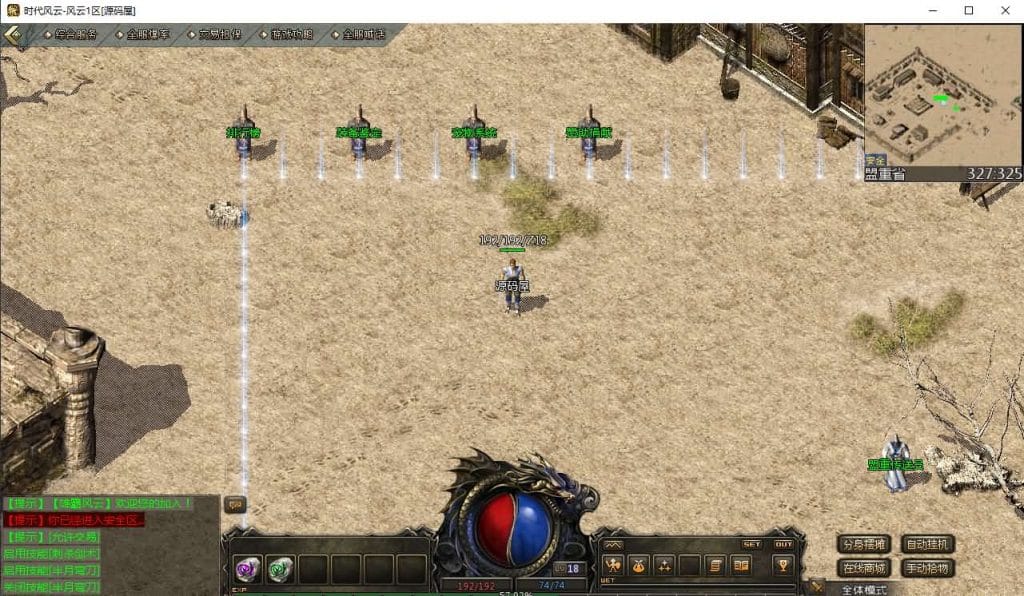The image size is (1024, 596).
Task: Open the SET settings button
Action: tap(751, 545)
